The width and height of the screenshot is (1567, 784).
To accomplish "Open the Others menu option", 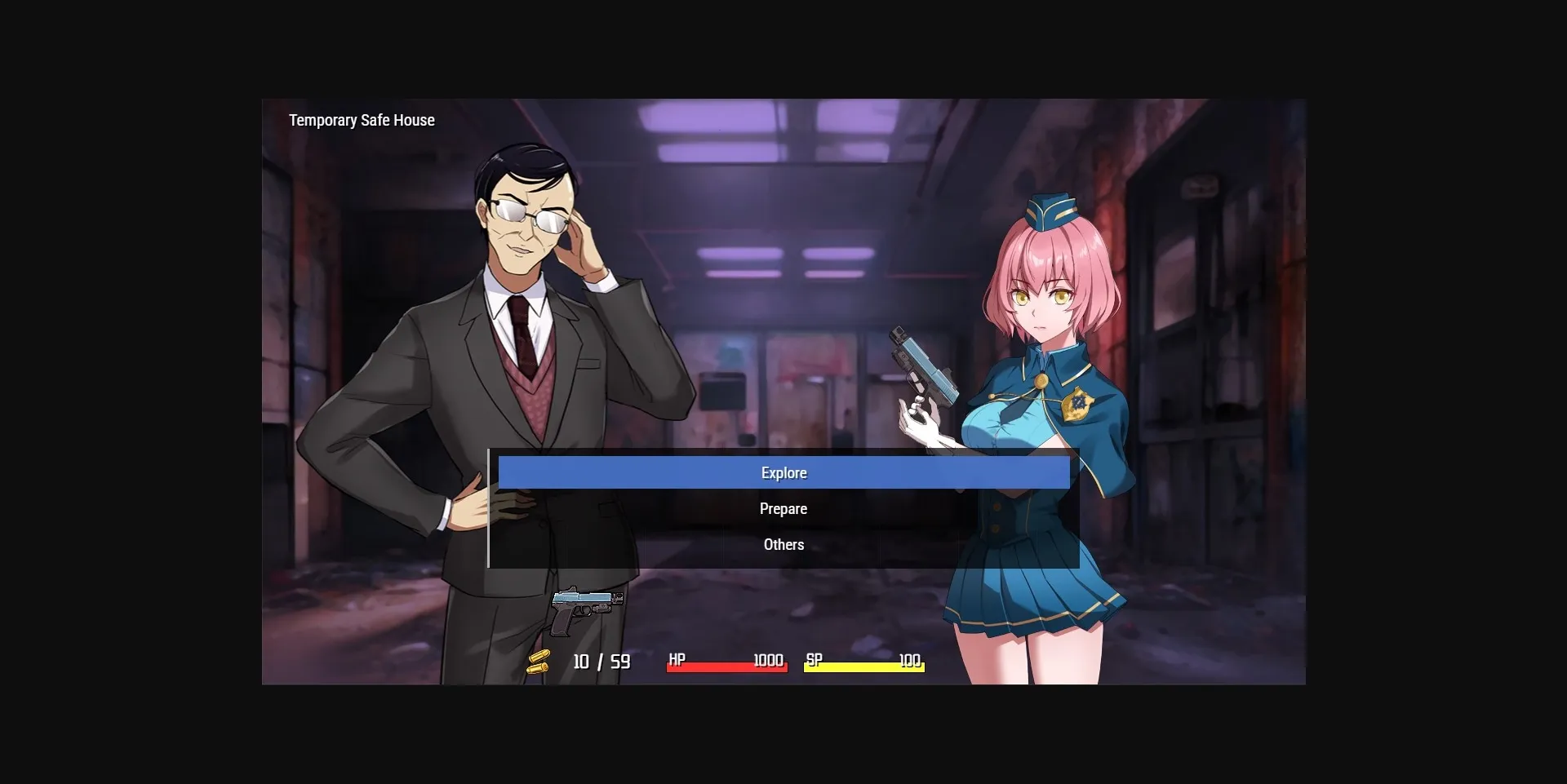I will pyautogui.click(x=783, y=544).
